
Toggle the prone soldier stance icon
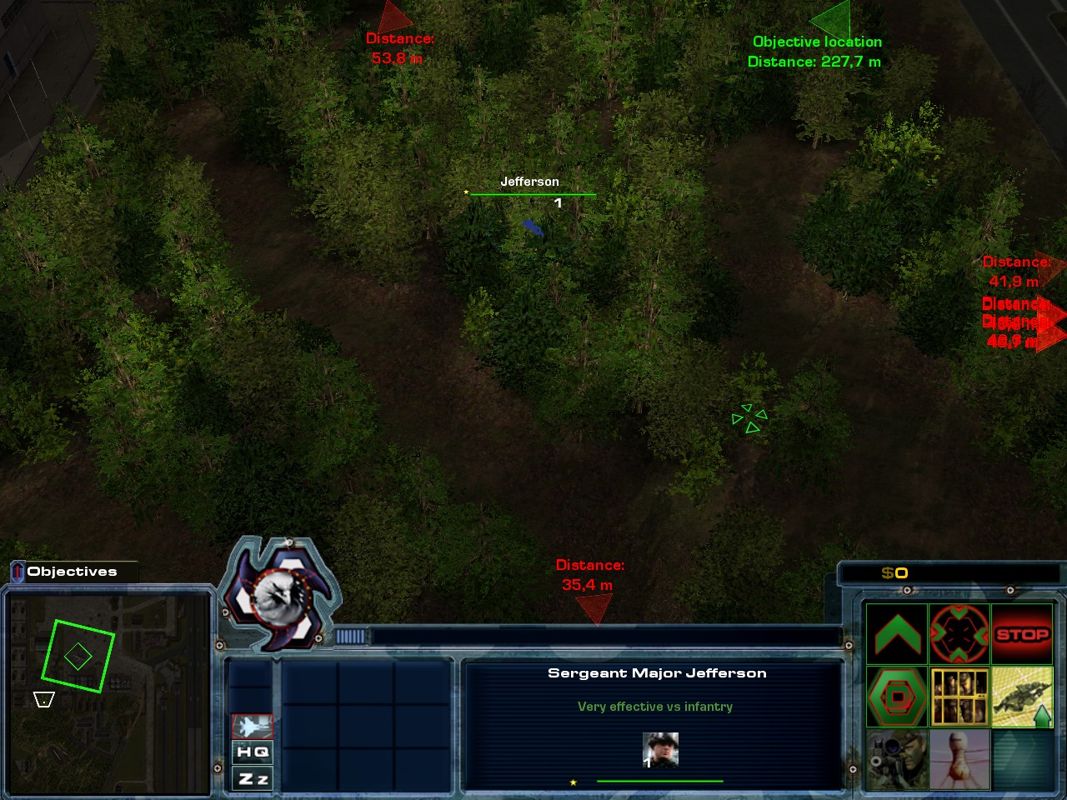[1022, 697]
